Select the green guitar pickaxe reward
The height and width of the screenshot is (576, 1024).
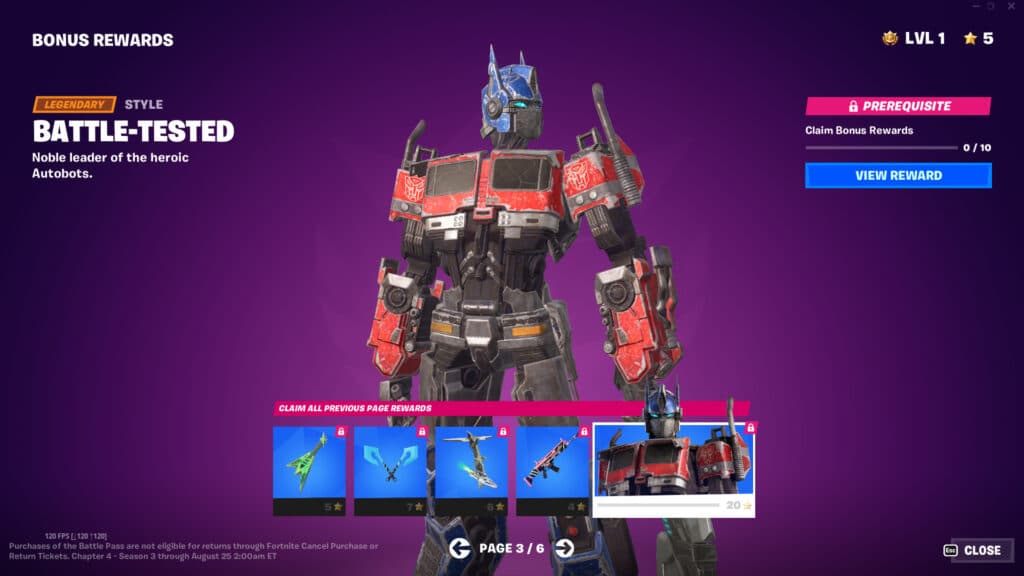point(309,468)
